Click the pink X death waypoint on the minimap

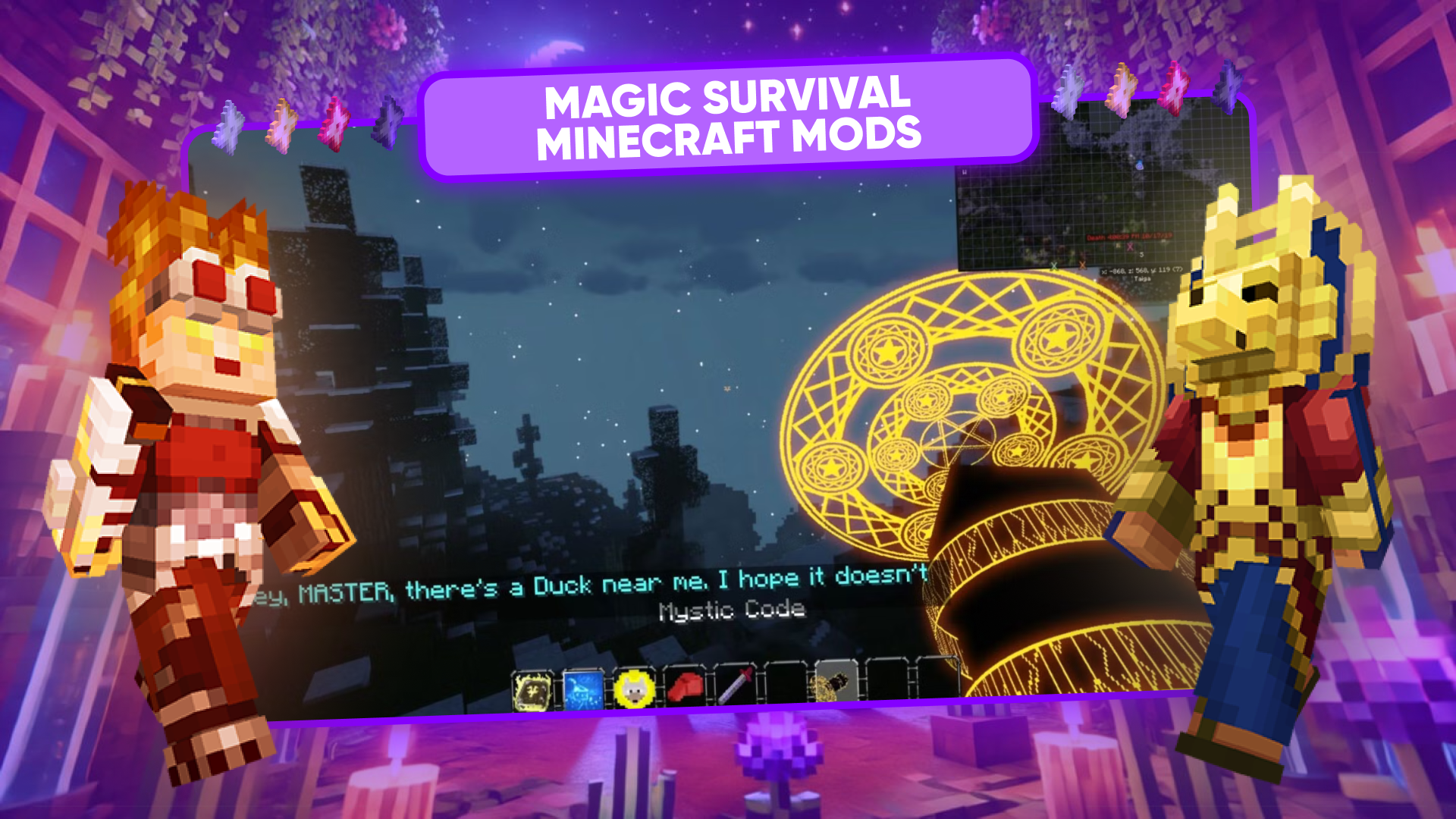1130,247
